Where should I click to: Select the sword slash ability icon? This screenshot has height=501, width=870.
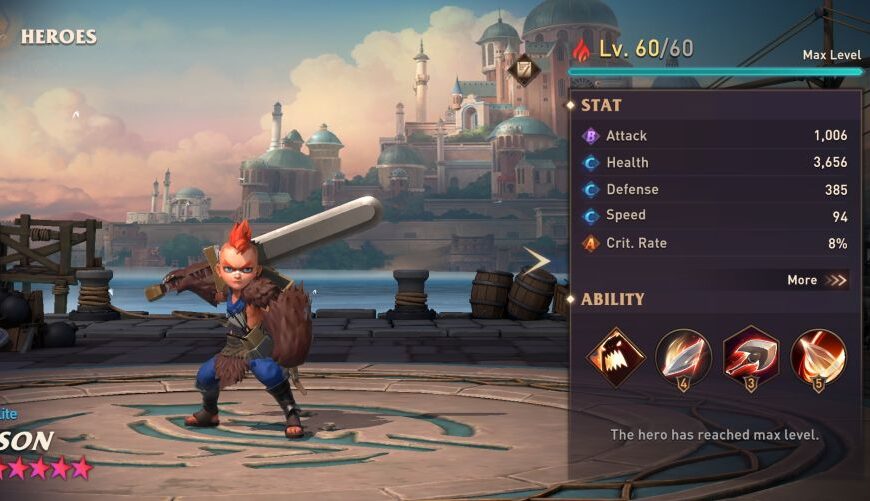click(683, 356)
